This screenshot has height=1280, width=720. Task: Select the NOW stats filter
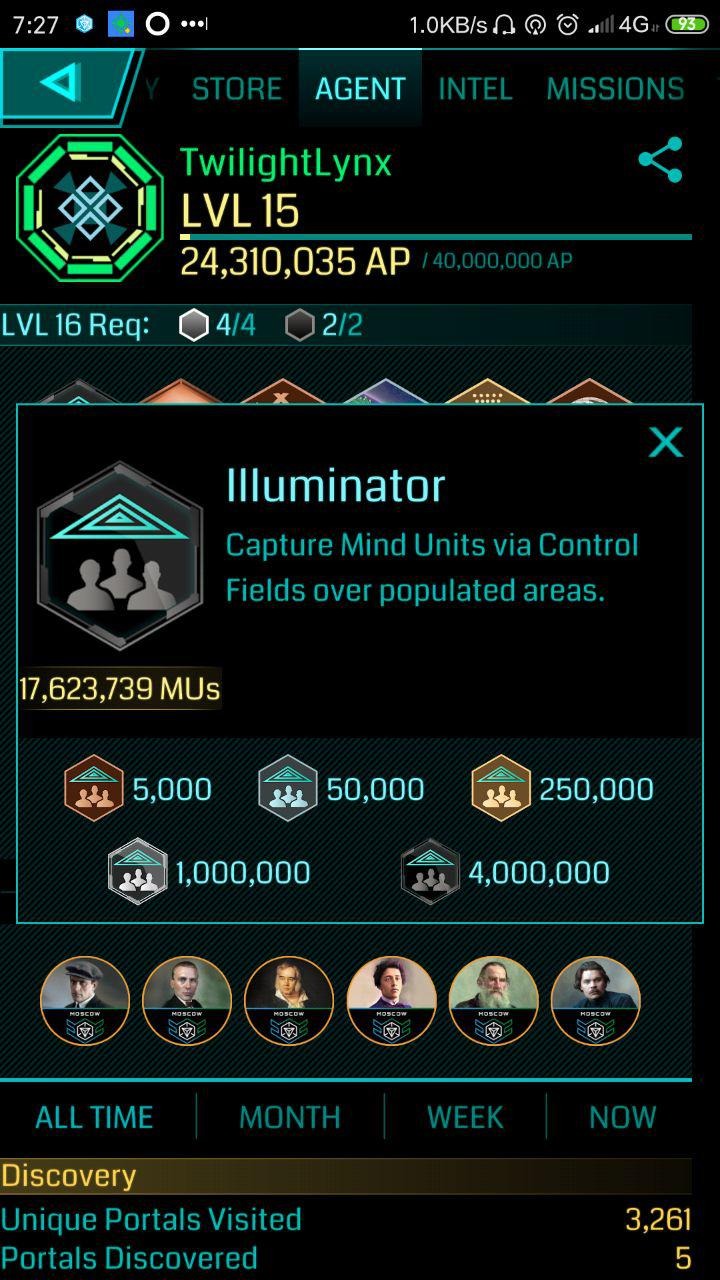(622, 1117)
